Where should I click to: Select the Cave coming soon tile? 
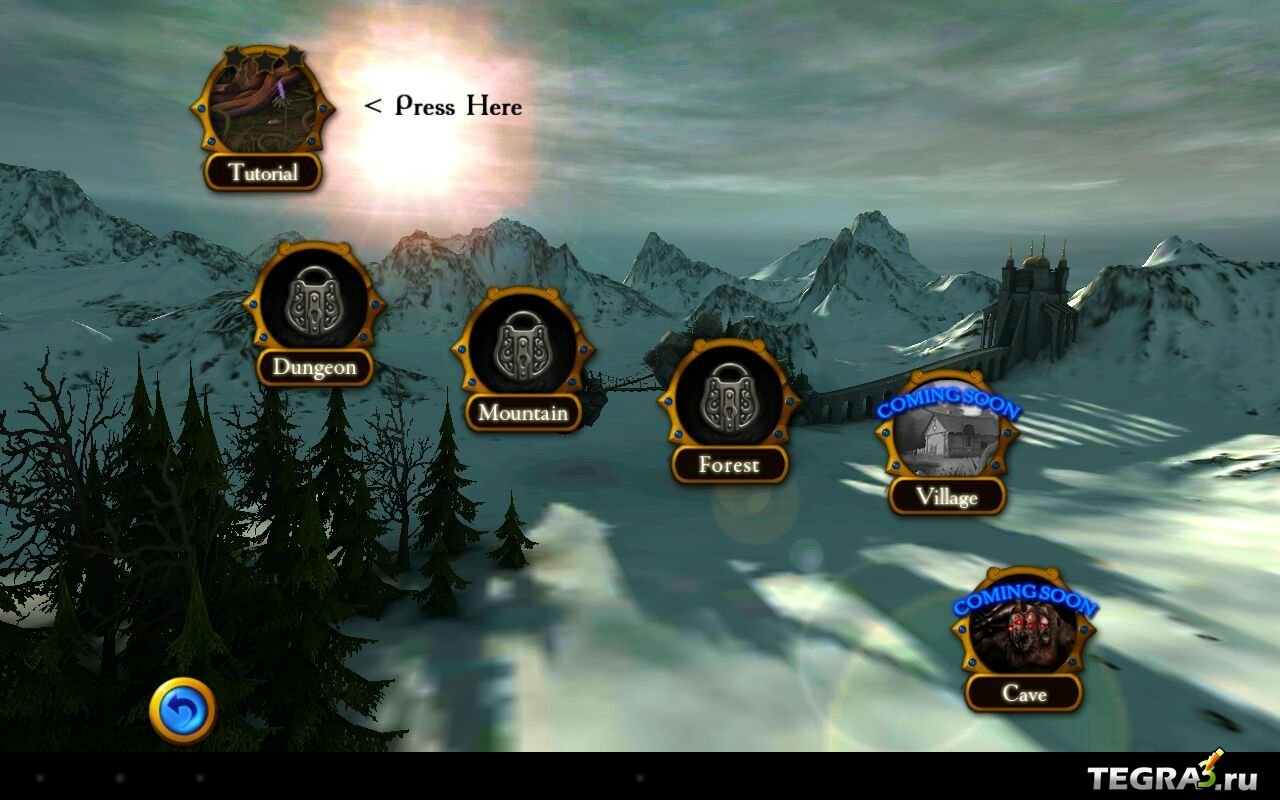coord(1023,632)
